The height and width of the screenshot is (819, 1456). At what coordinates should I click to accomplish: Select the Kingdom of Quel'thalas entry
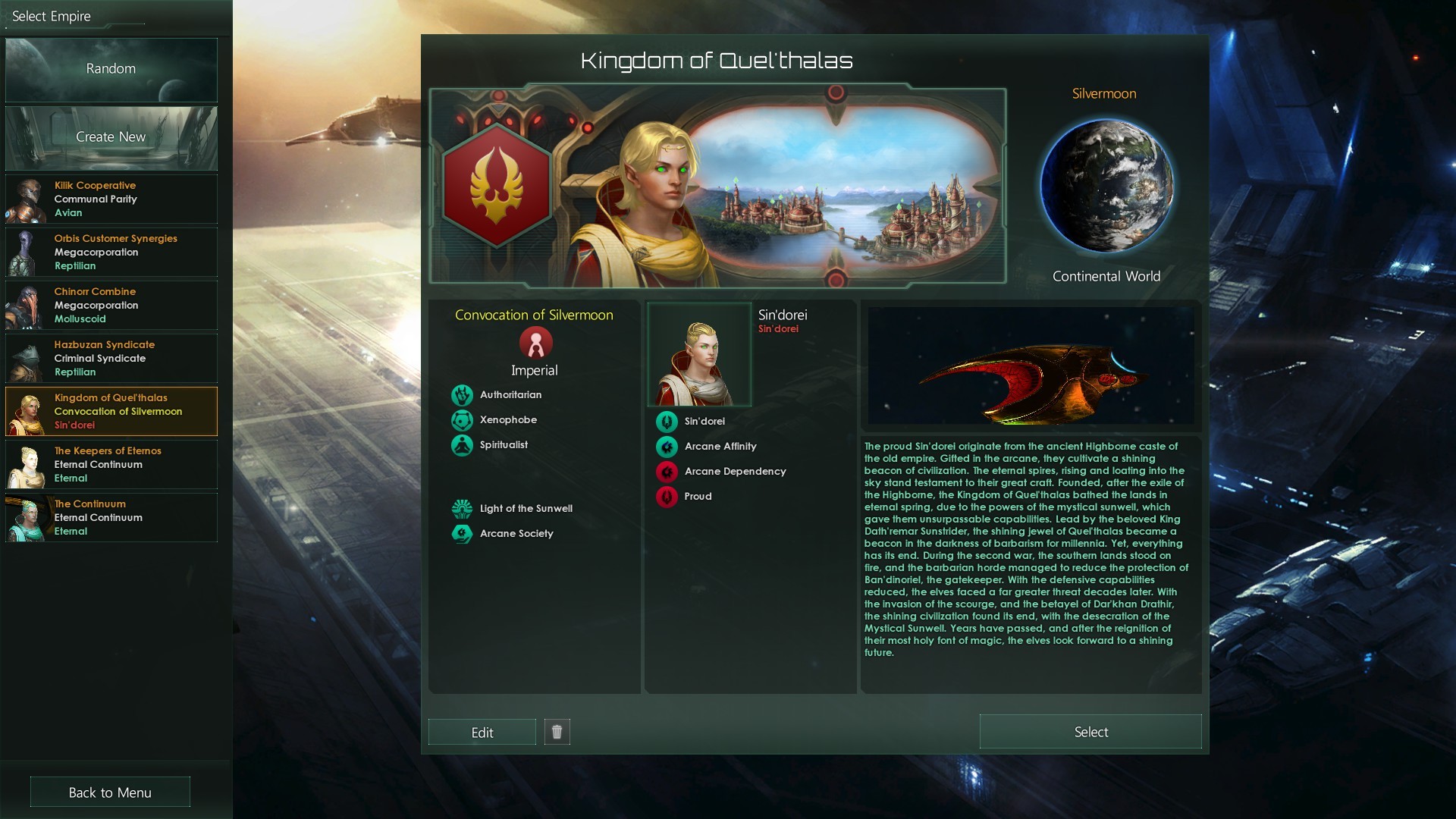111,411
